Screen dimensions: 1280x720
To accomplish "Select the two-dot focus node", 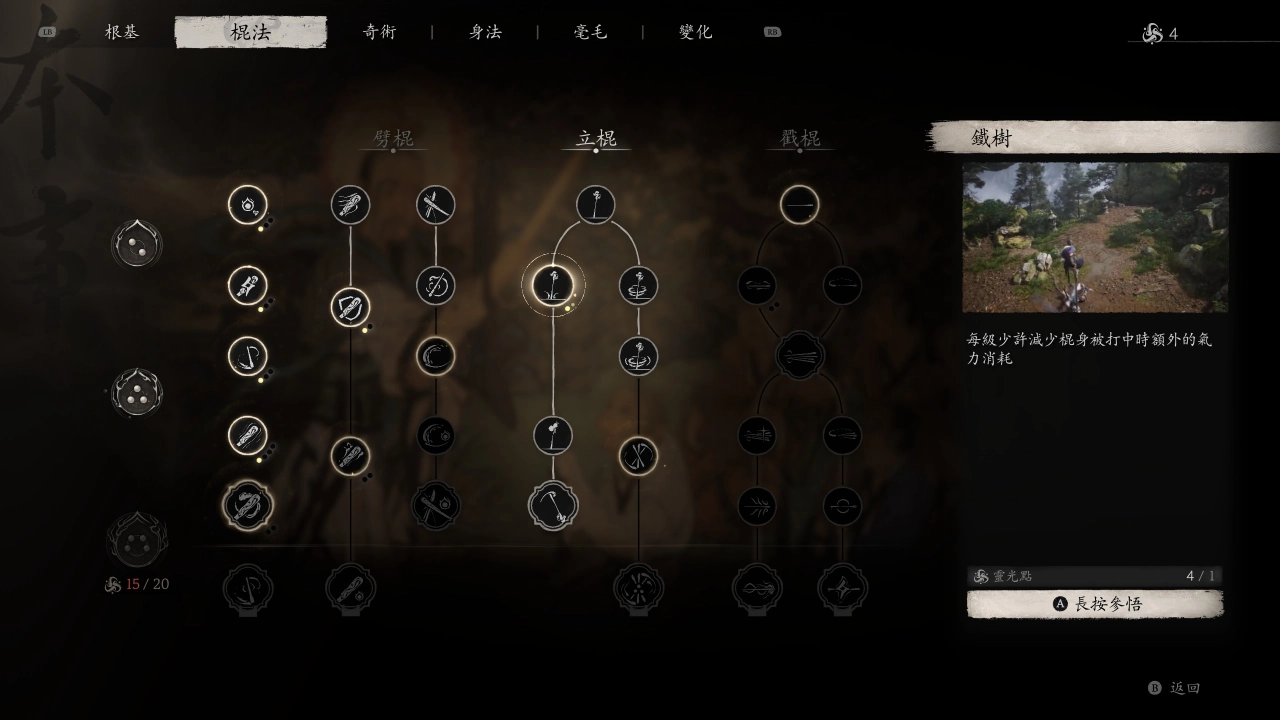I will pyautogui.click(x=137, y=244).
